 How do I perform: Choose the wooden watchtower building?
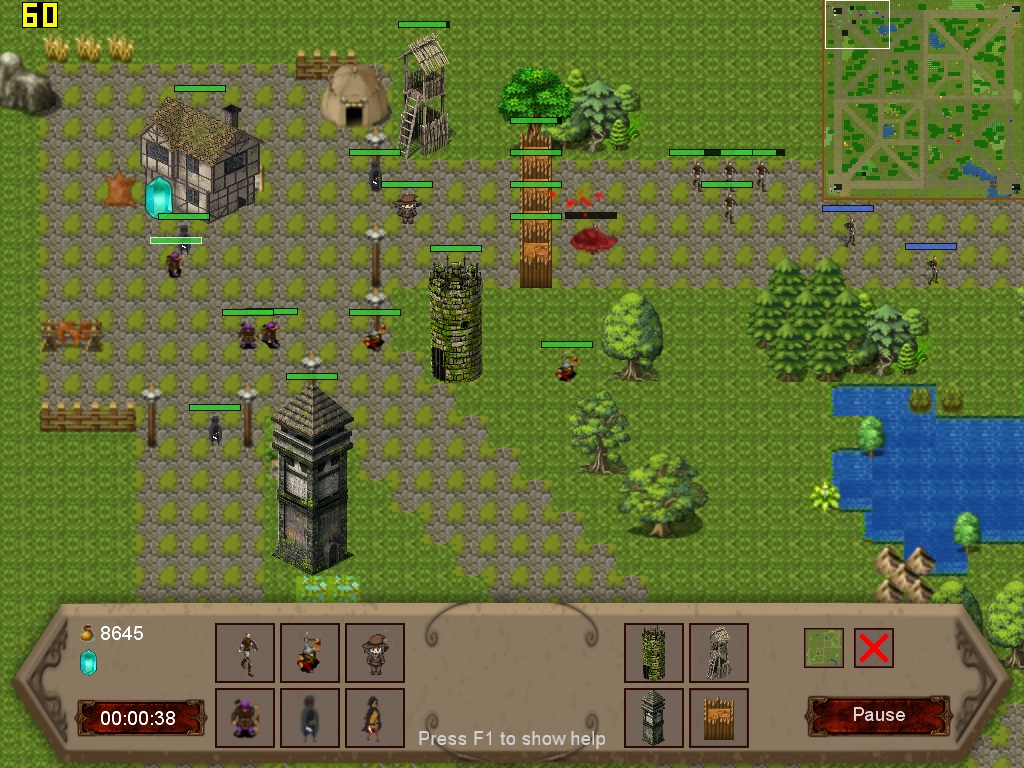[x=719, y=653]
